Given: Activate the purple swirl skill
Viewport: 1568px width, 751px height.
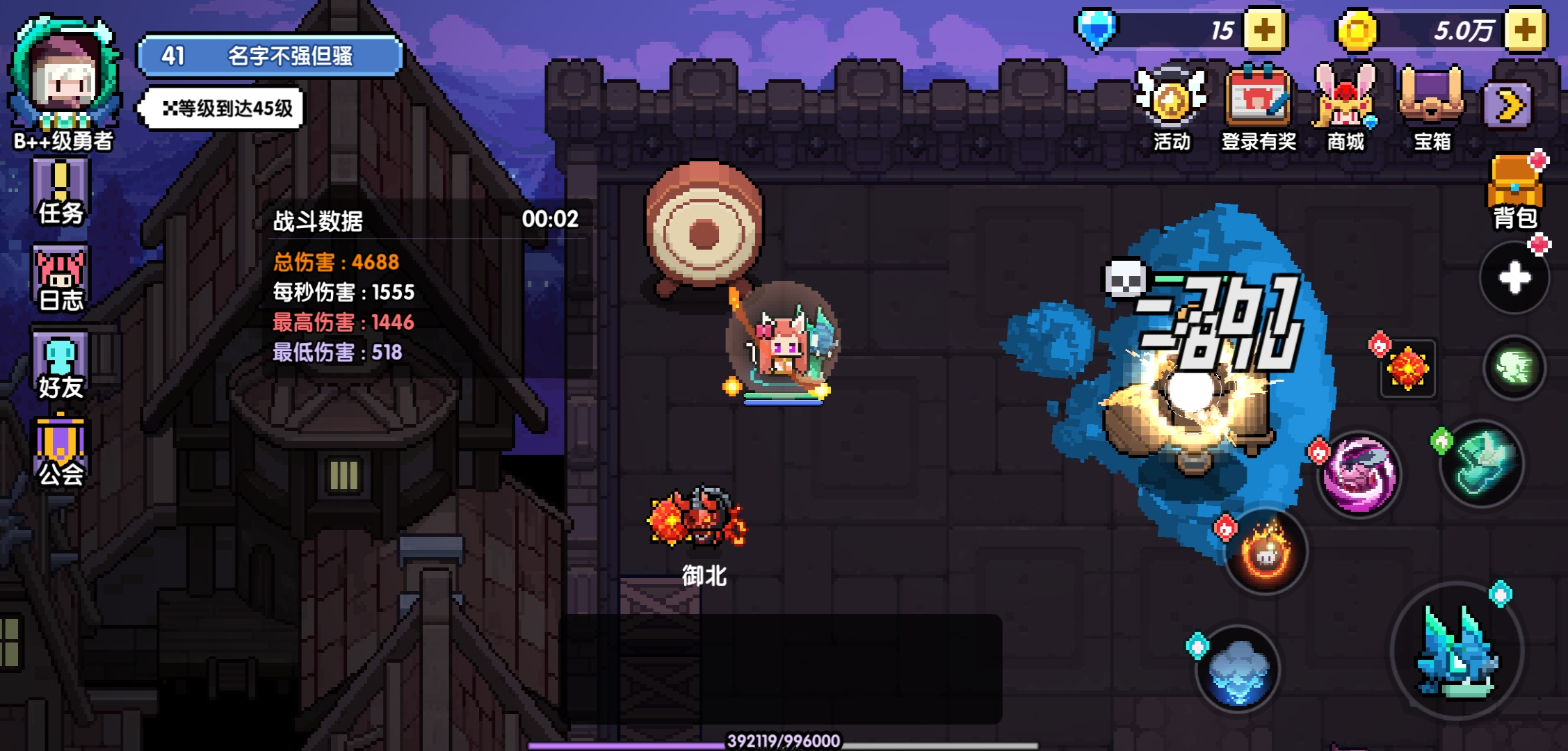Looking at the screenshot, I should (x=1359, y=476).
